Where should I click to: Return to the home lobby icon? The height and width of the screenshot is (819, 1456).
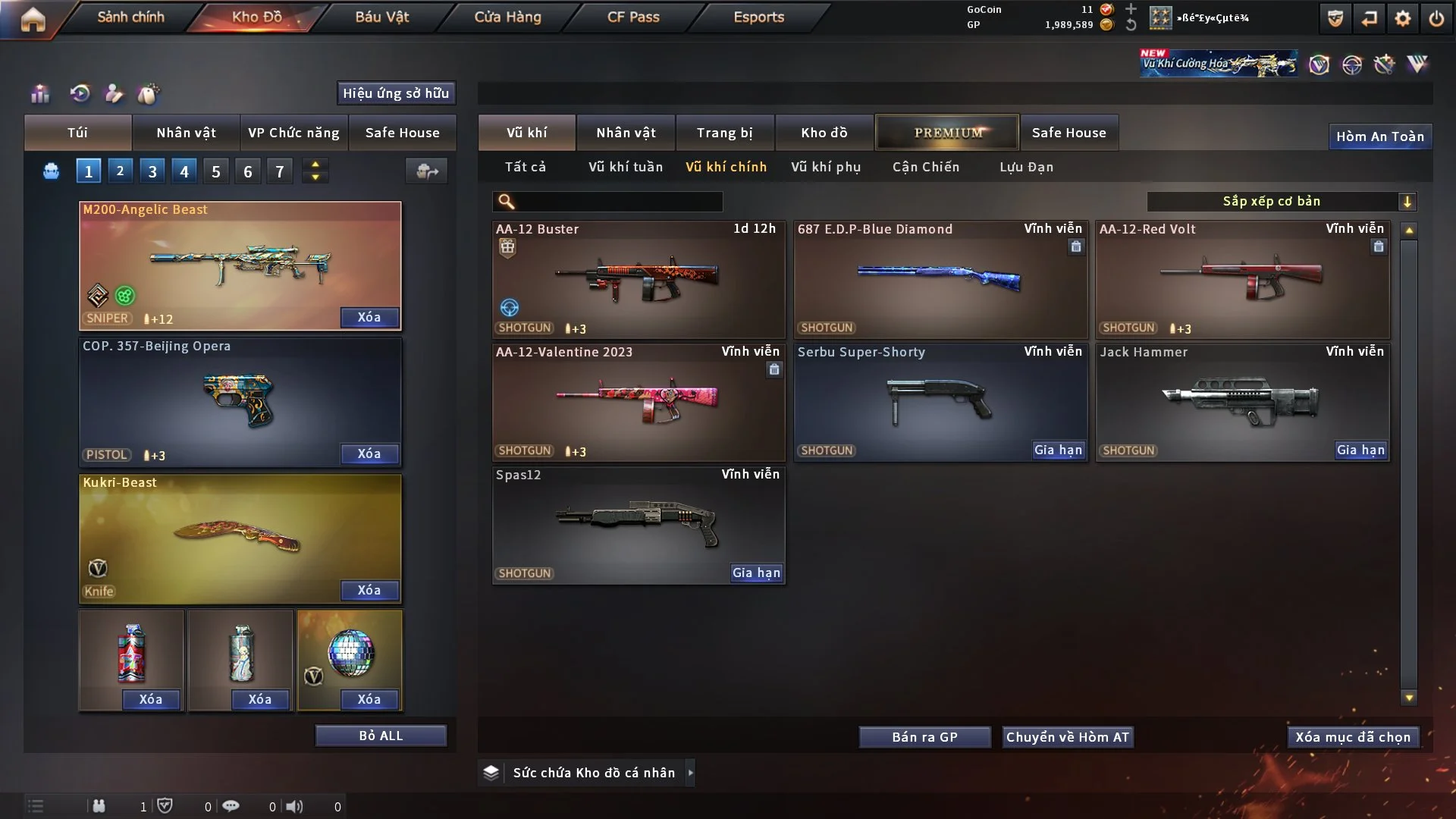pos(33,19)
